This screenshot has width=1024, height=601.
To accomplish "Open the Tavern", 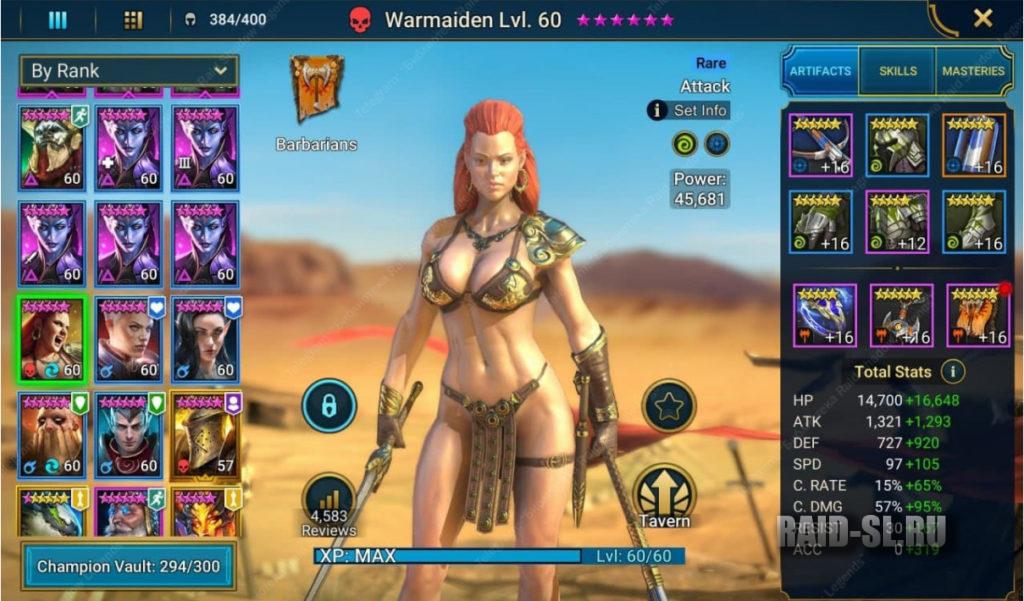I will (x=667, y=497).
